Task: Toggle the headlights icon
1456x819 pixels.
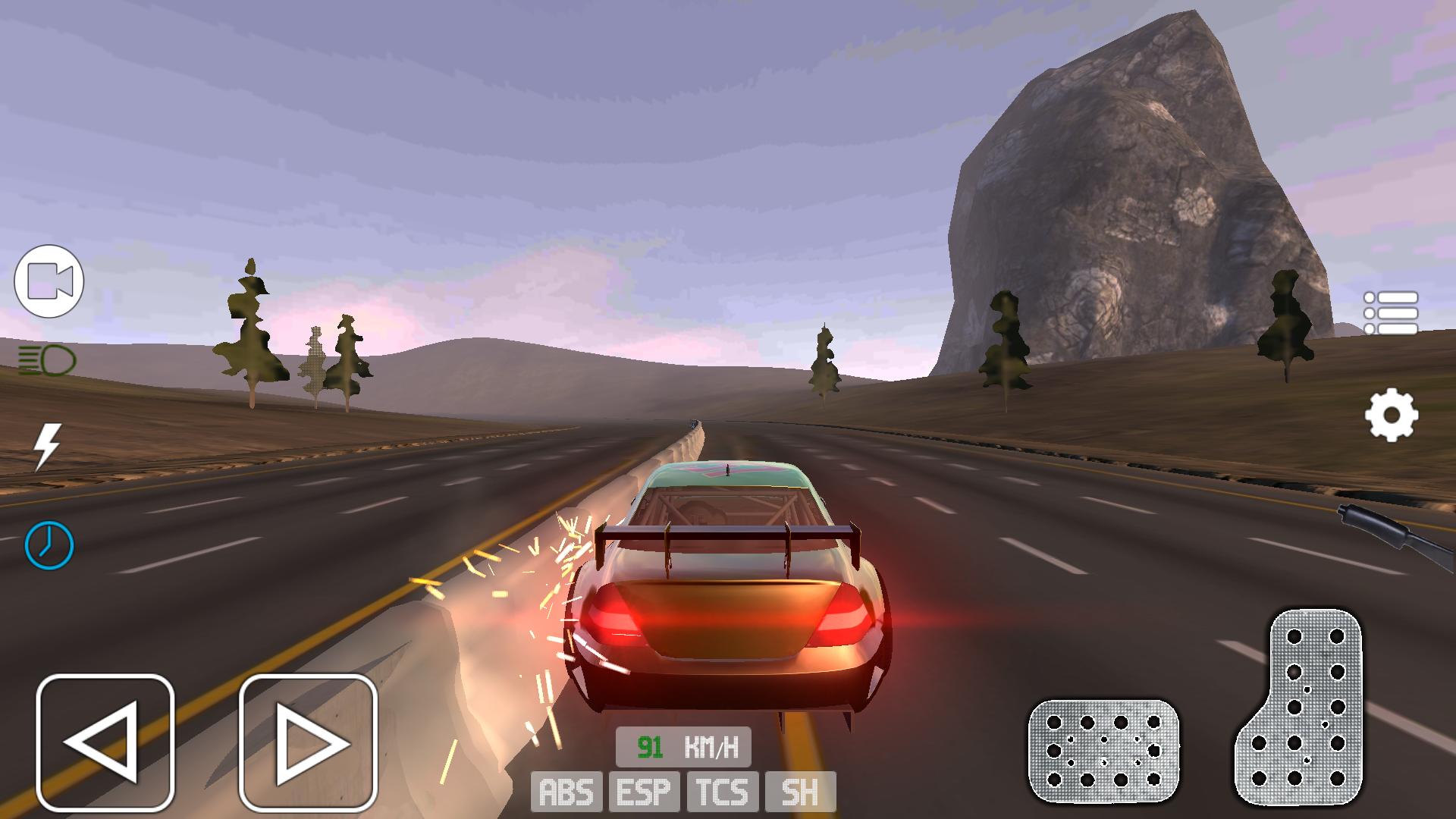Action: tap(47, 359)
